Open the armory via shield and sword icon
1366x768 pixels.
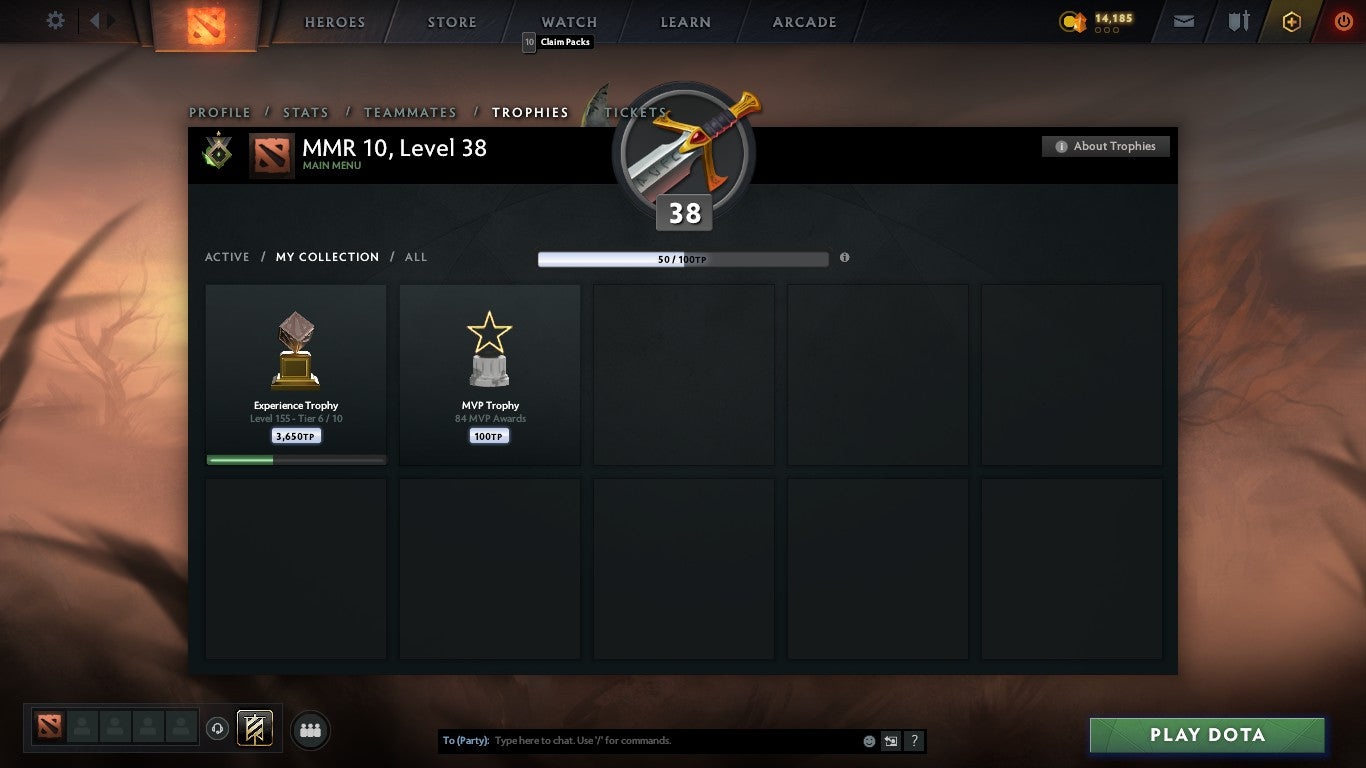coord(1238,20)
